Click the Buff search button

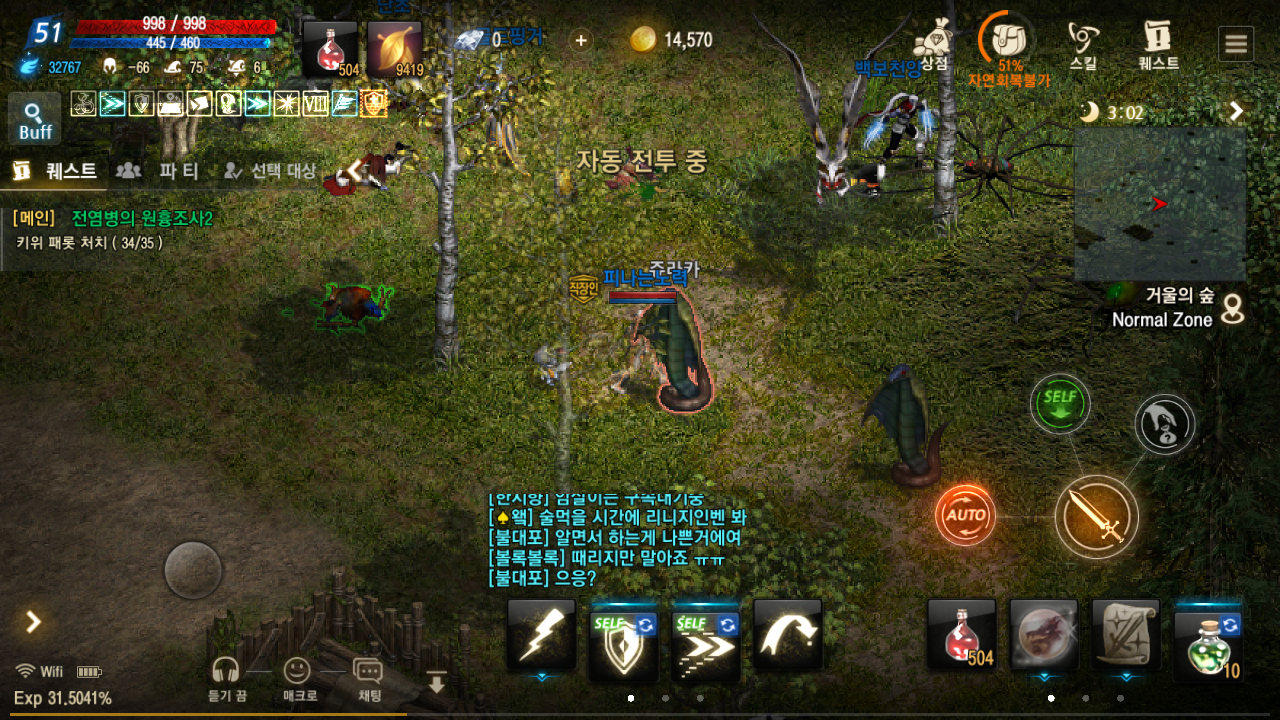tap(35, 120)
